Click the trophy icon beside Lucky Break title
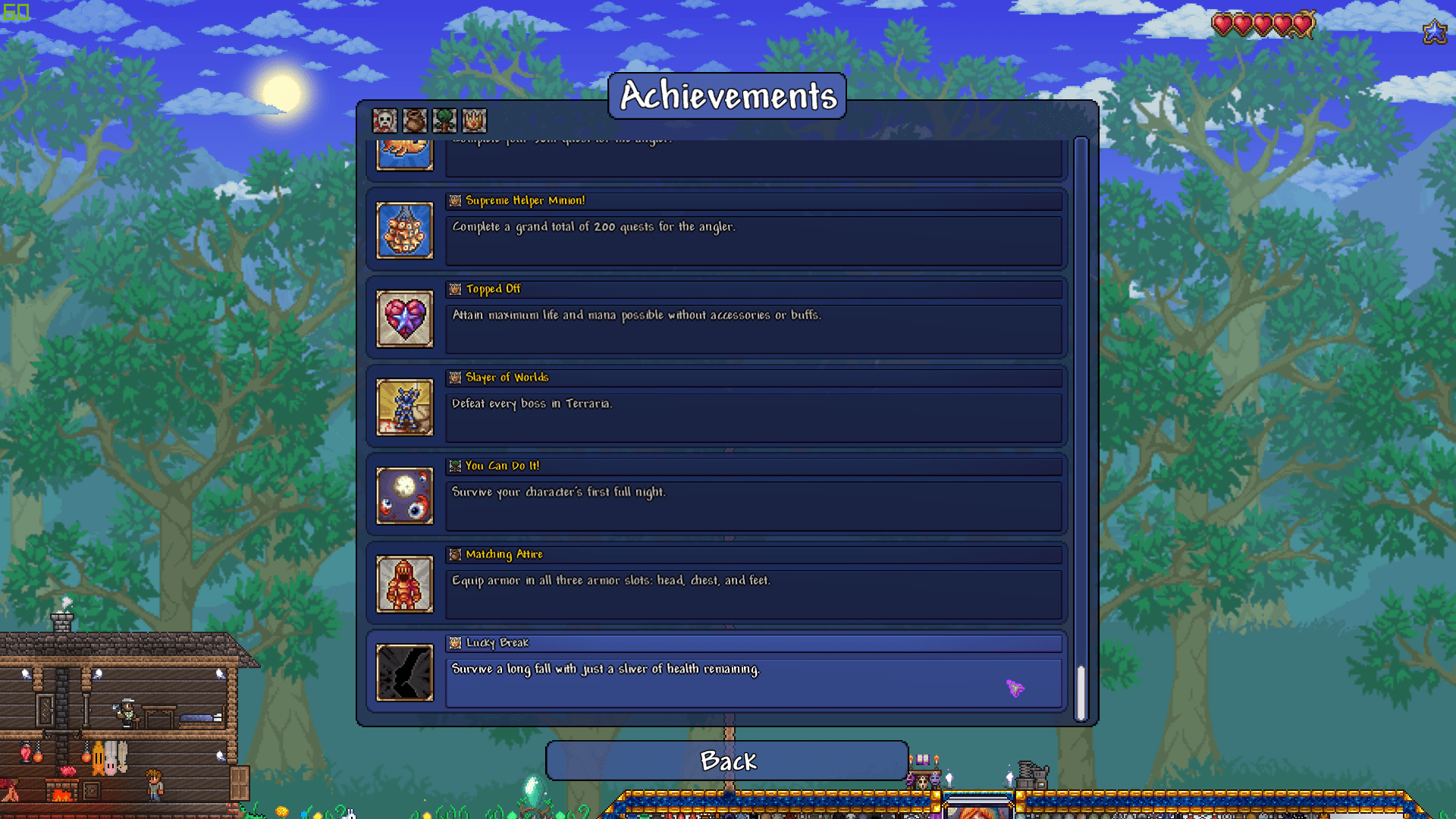The image size is (1456, 819). (x=455, y=642)
